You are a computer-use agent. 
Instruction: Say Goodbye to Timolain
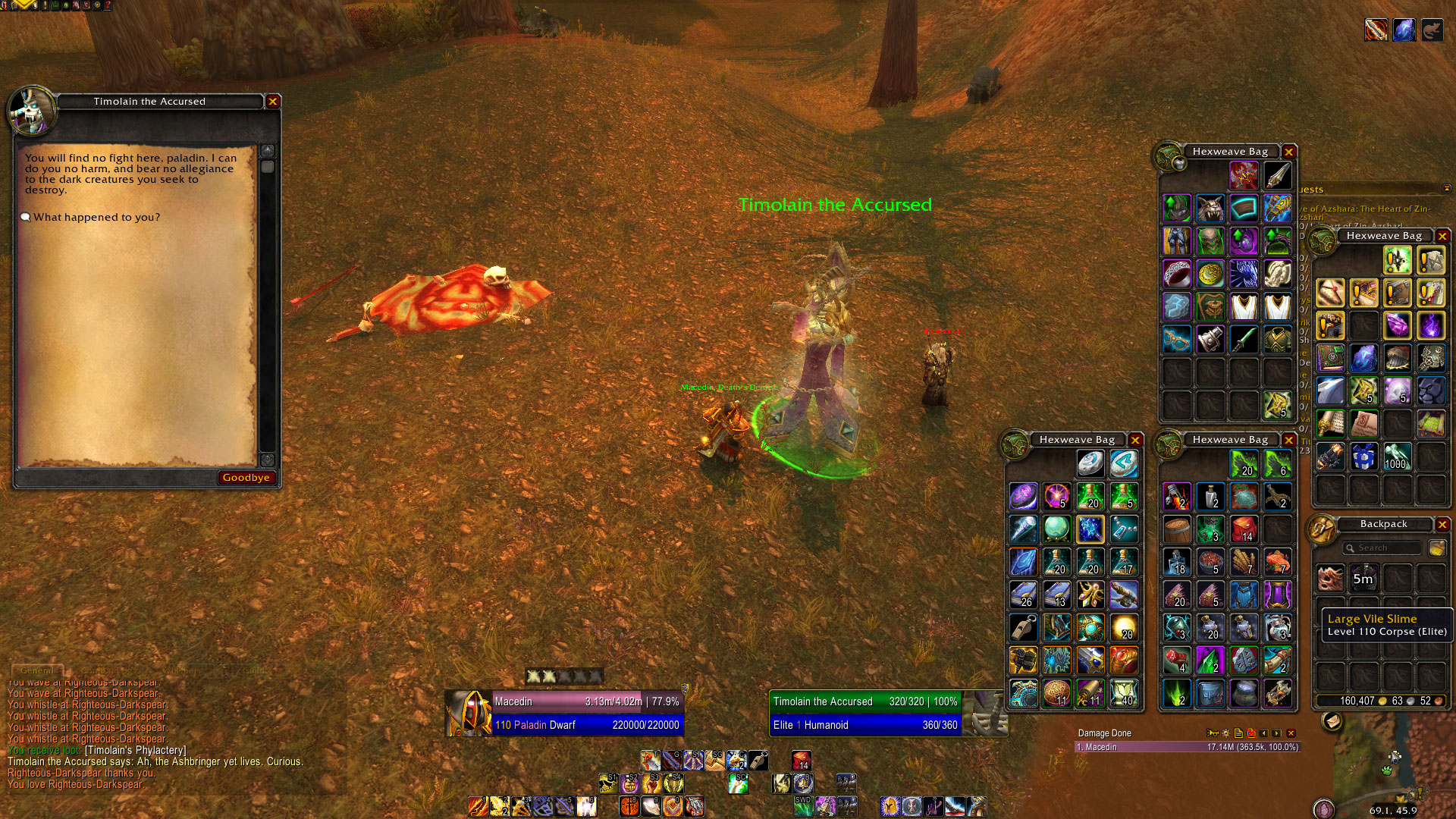(246, 478)
